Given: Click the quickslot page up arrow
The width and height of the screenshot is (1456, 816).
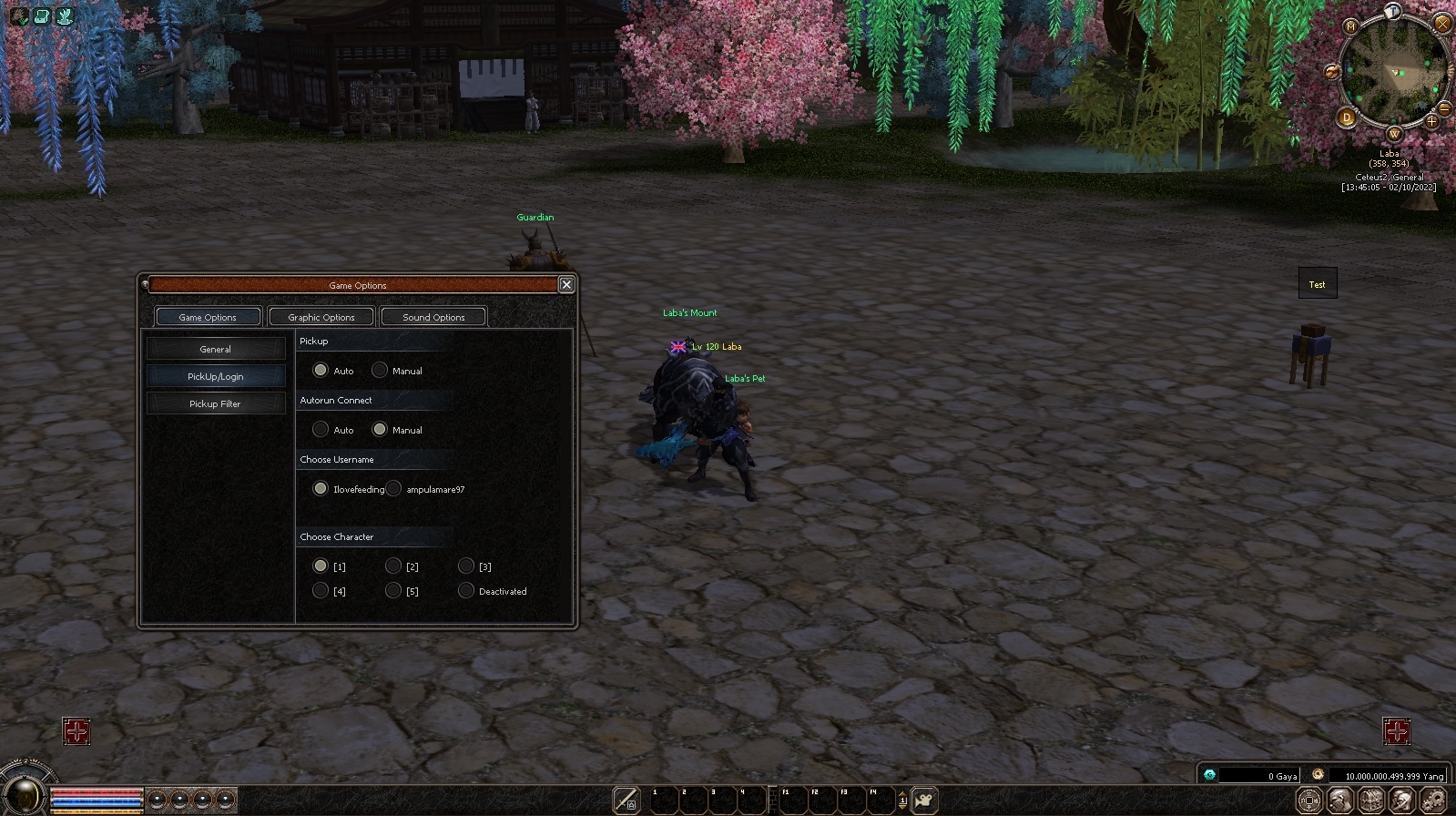Looking at the screenshot, I should click(902, 793).
